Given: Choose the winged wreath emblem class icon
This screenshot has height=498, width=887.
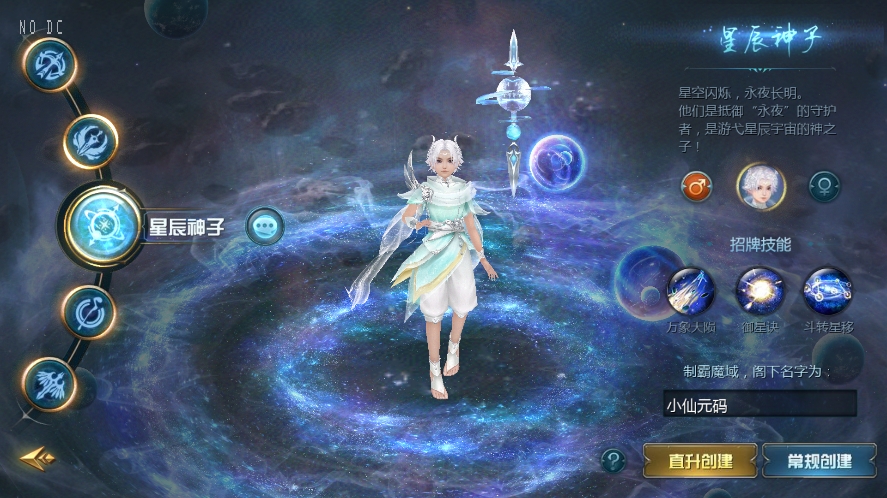Looking at the screenshot, I should coord(91,142).
